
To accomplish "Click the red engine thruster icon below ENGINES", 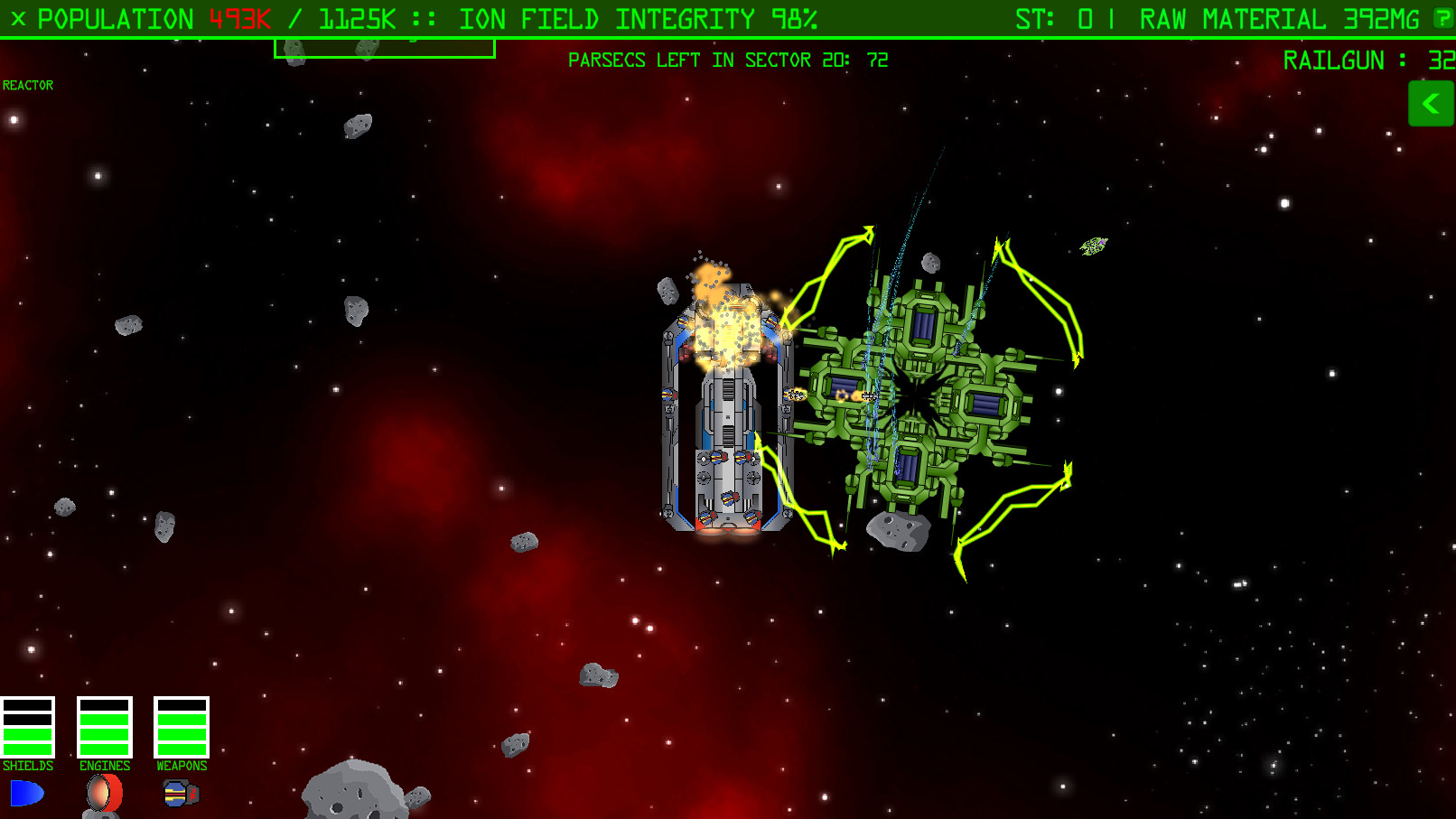I will [x=103, y=793].
